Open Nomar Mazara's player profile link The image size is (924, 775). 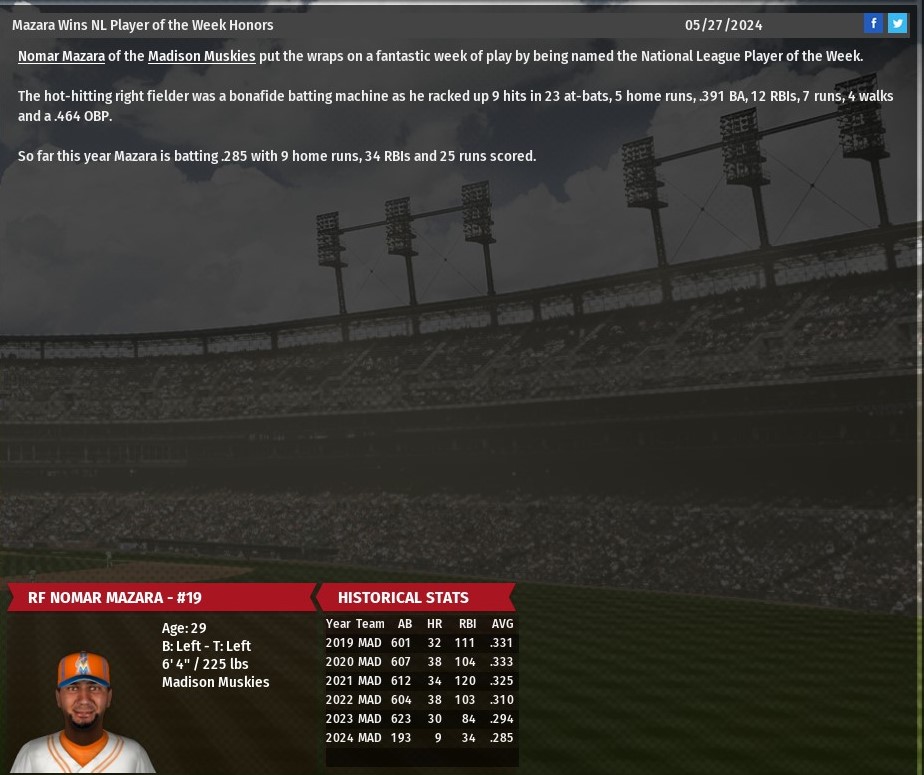pos(61,57)
